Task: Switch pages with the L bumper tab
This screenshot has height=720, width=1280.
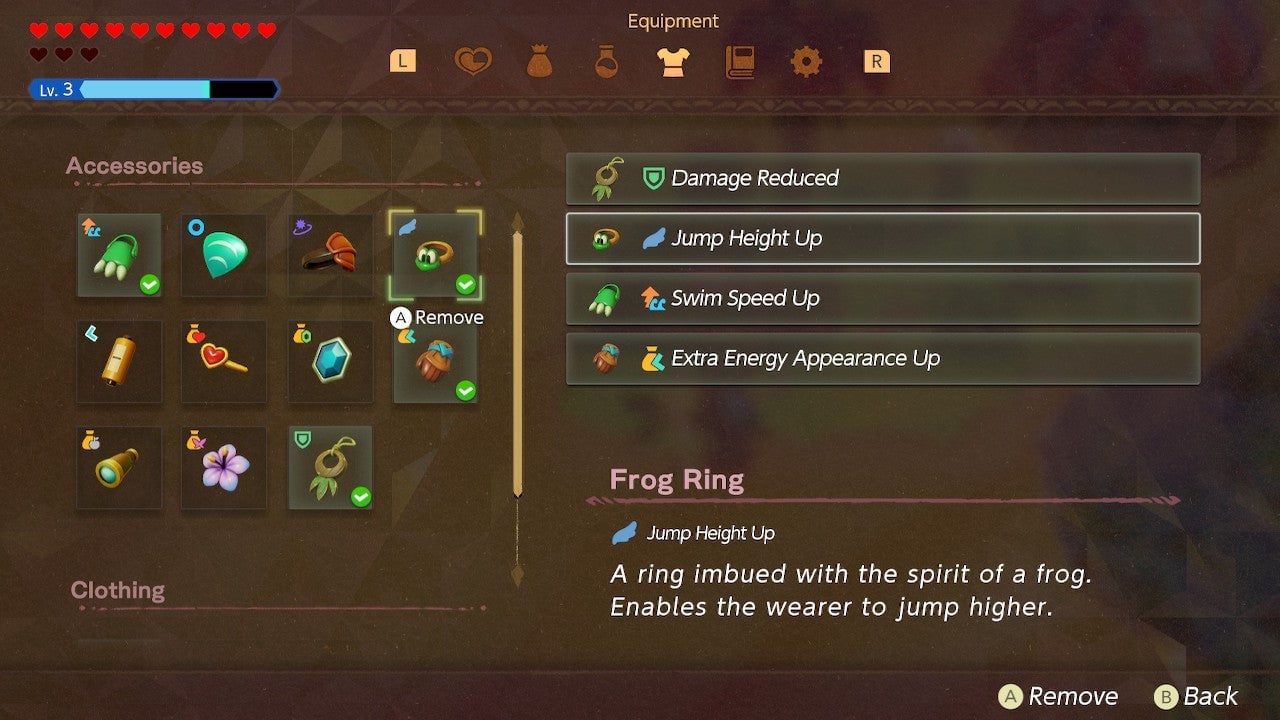Action: point(402,60)
